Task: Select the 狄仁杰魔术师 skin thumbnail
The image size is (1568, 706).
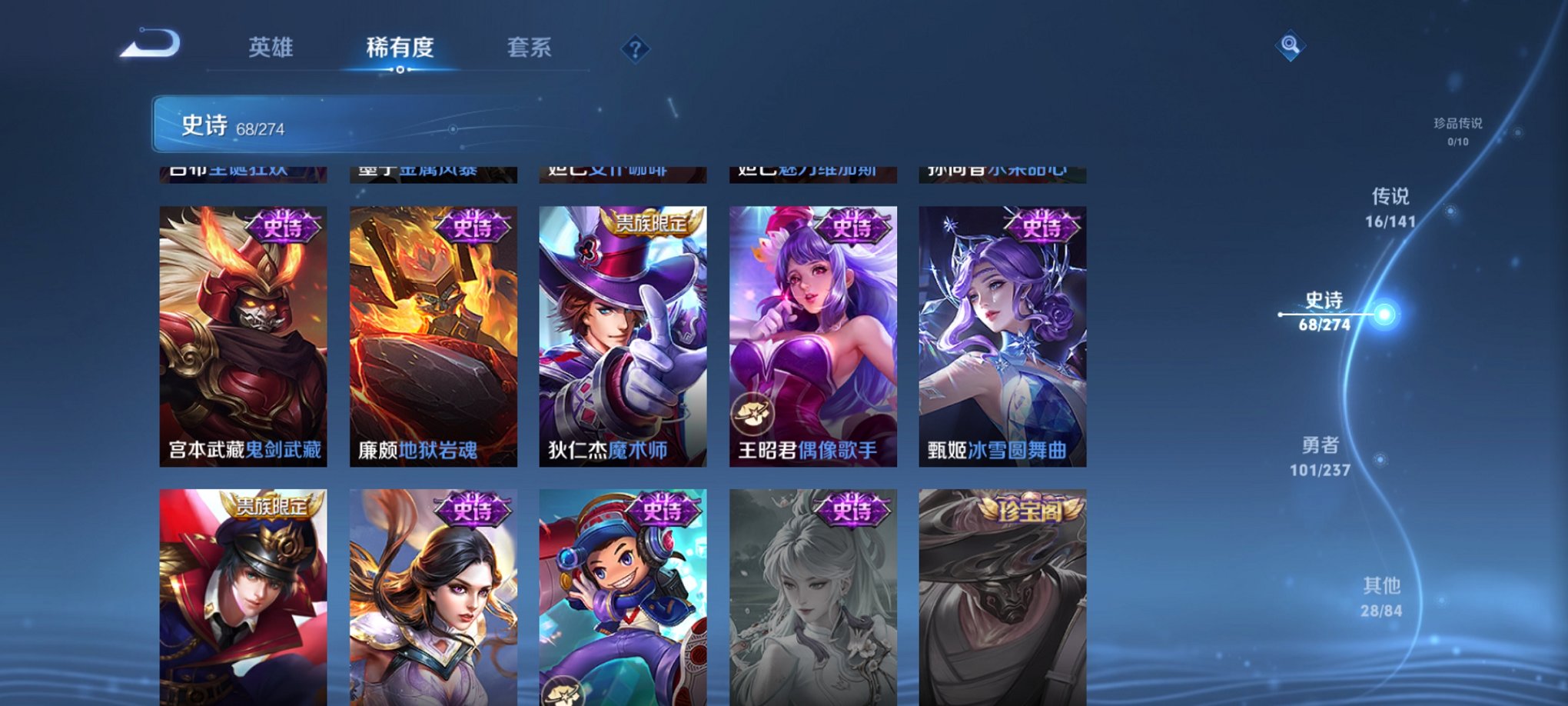Action: [x=623, y=331]
